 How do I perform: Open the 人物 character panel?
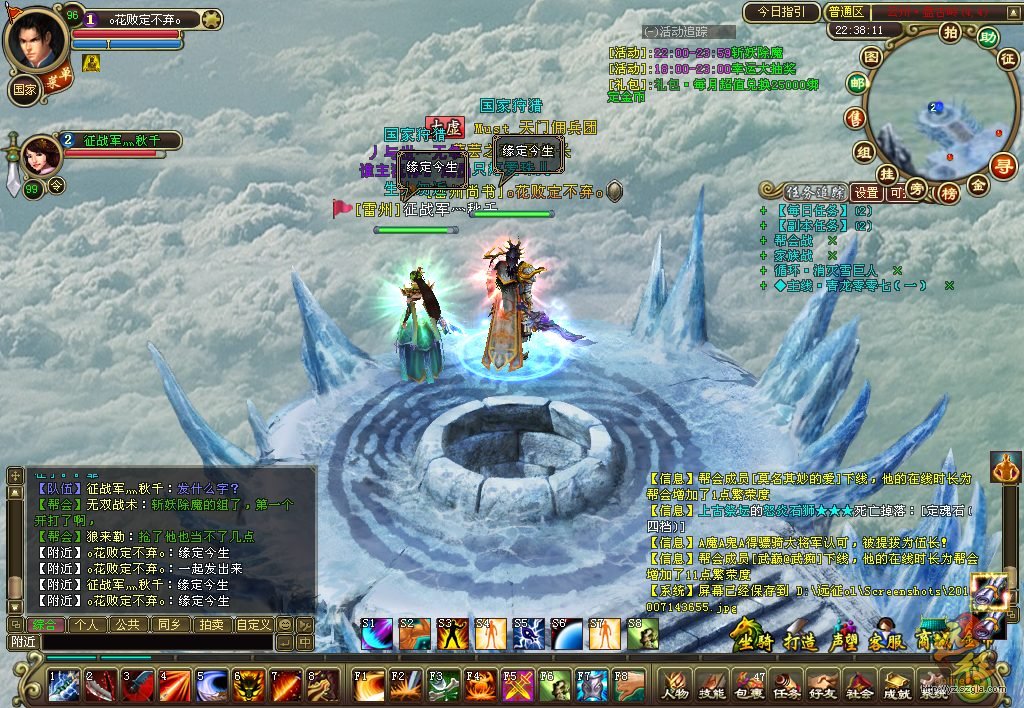tap(675, 686)
